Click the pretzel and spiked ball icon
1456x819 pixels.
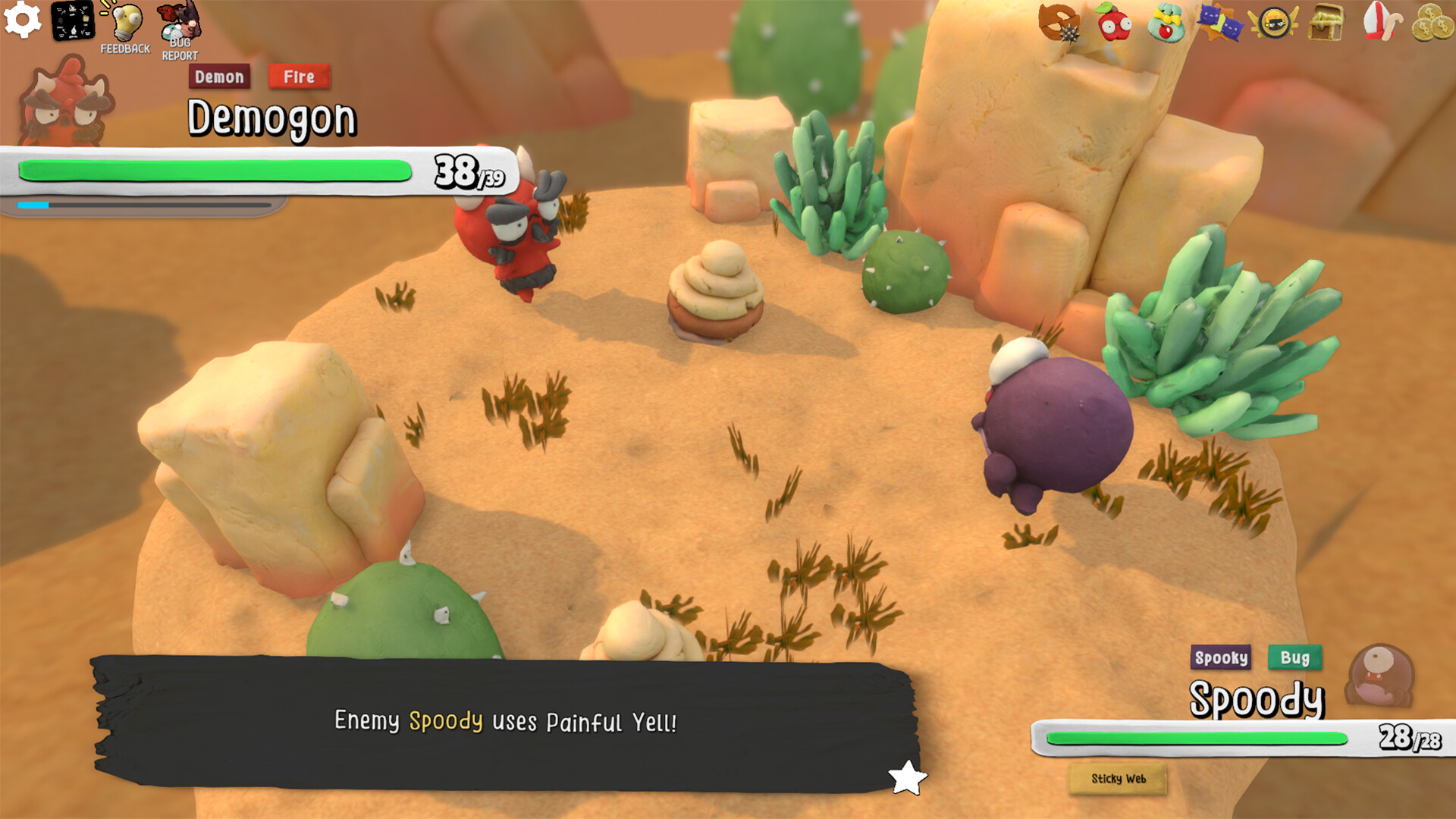(1059, 22)
